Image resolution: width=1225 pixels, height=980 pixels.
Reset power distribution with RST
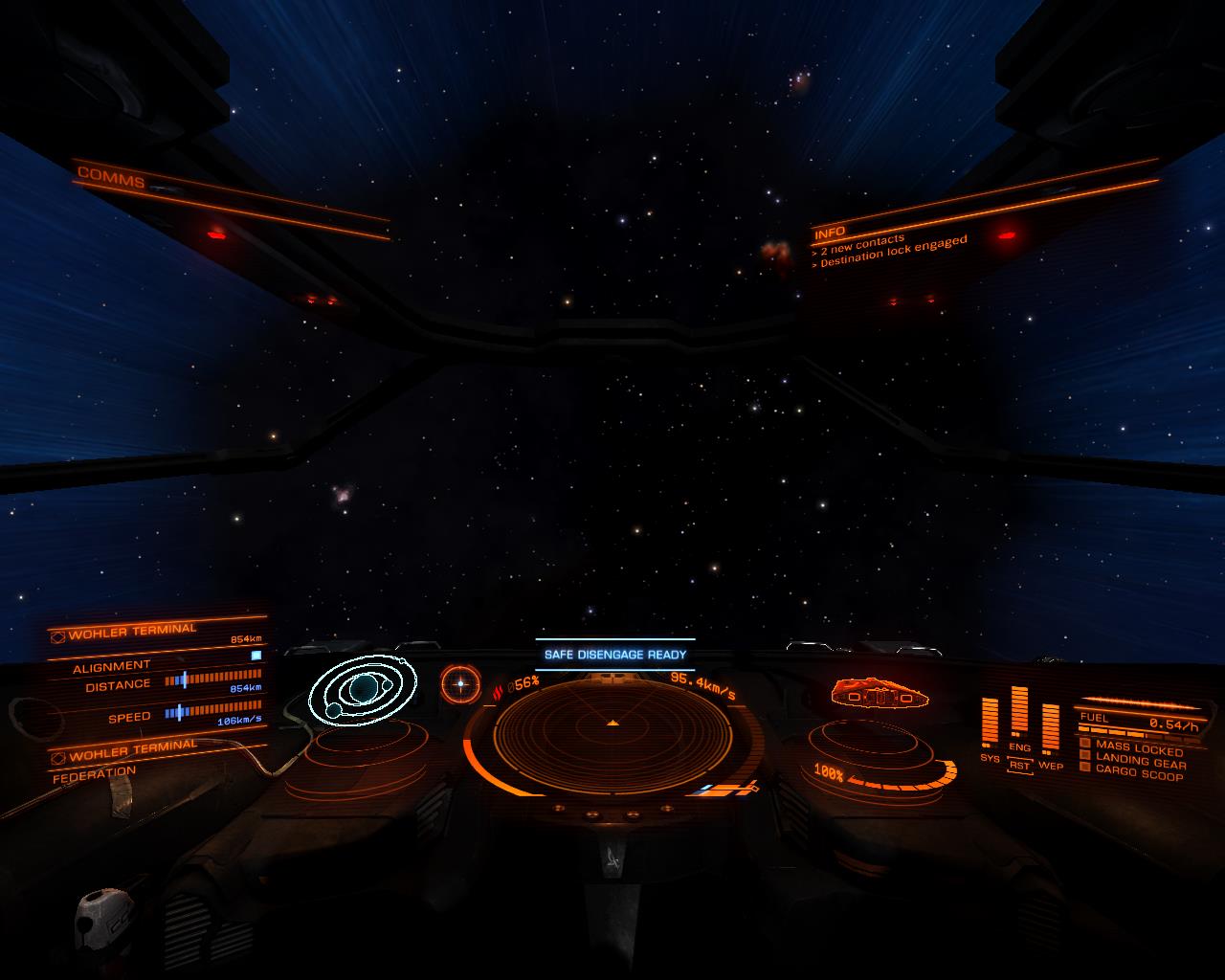pyautogui.click(x=1019, y=766)
